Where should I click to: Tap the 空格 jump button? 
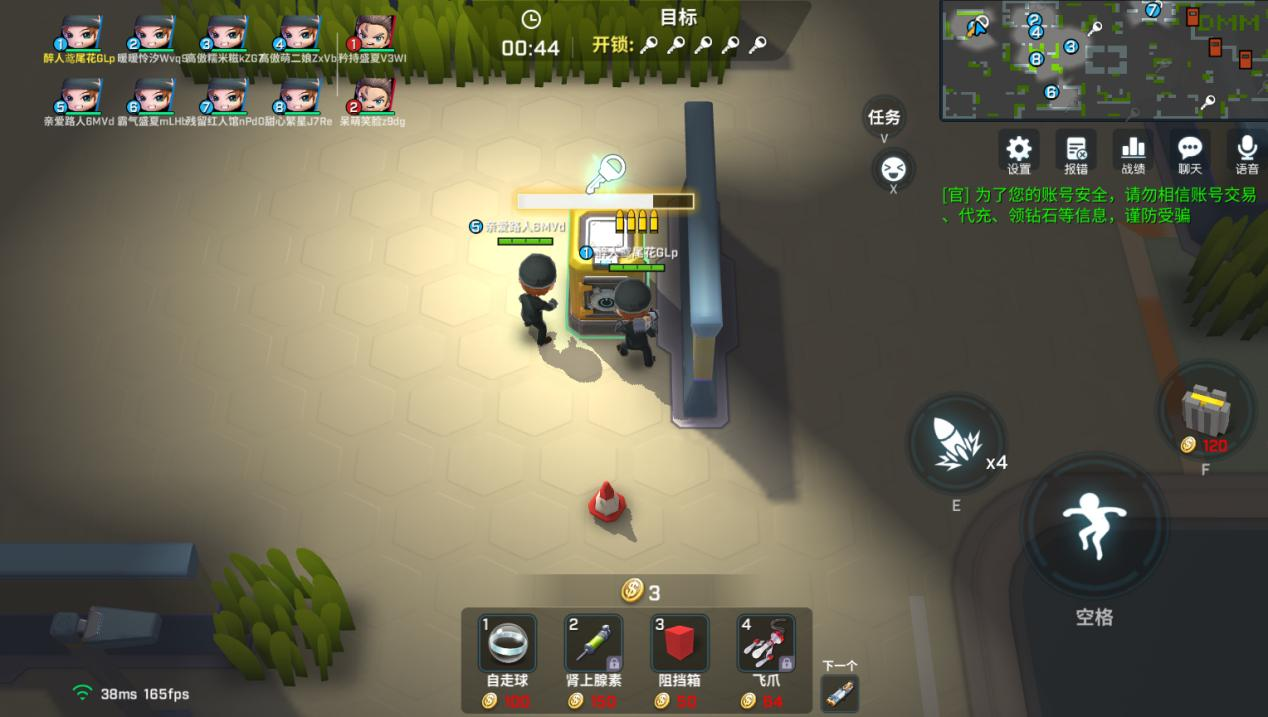(x=1093, y=527)
